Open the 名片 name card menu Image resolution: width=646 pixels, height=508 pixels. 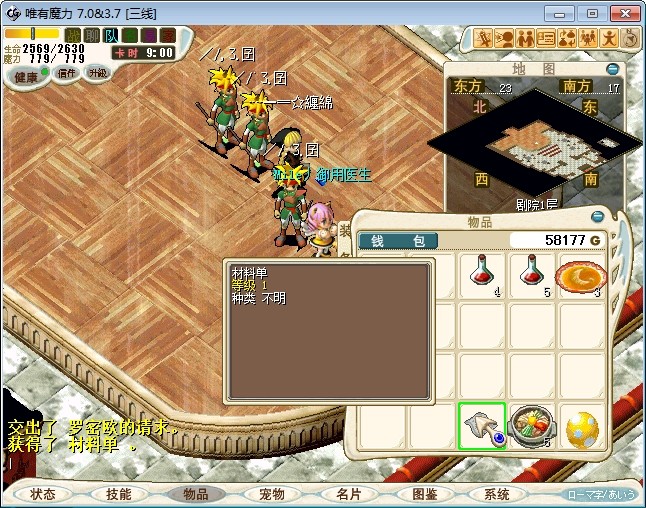[347, 494]
